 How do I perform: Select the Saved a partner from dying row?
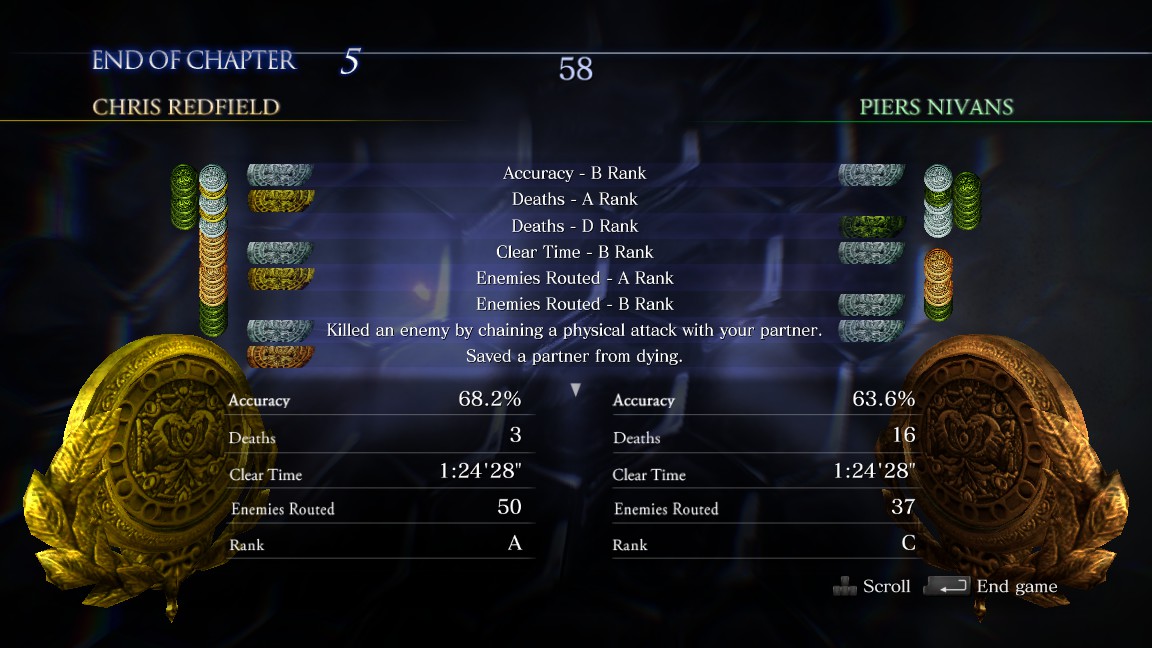pos(575,356)
